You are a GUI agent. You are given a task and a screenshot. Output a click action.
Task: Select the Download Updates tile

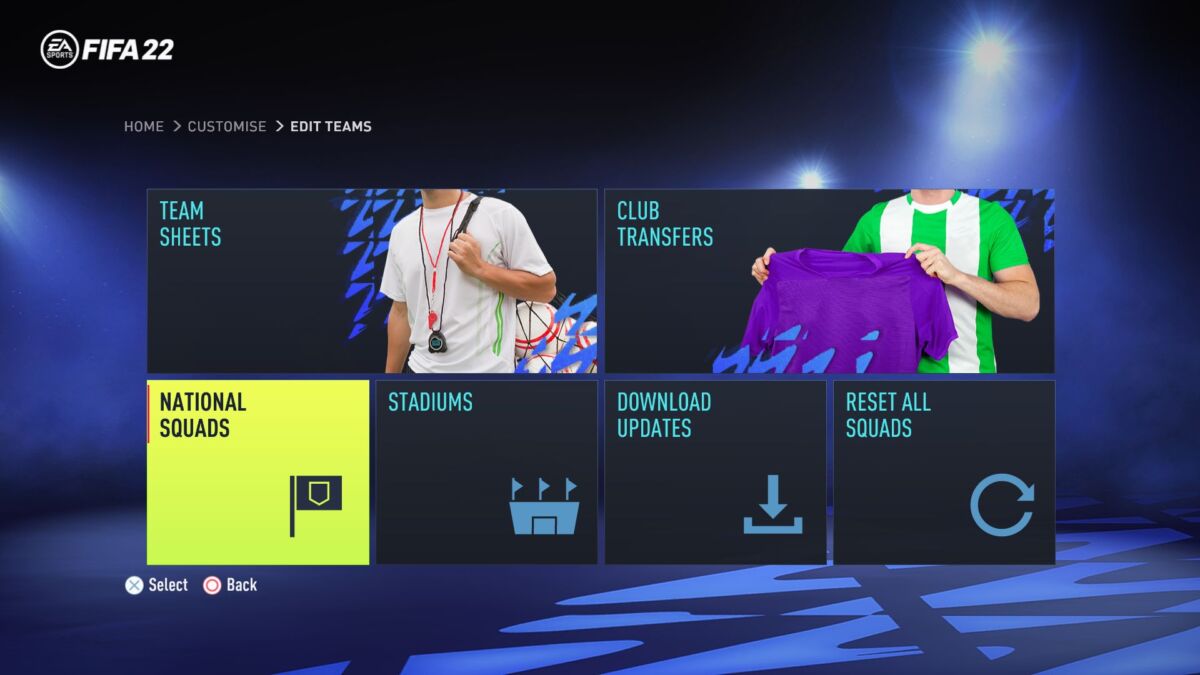coord(715,472)
